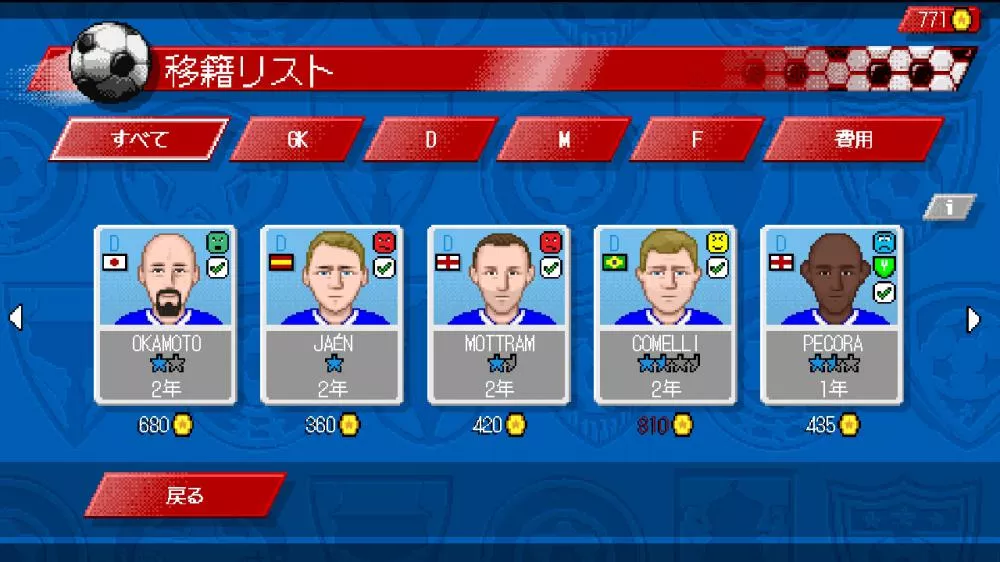The height and width of the screenshot is (562, 1000).
Task: Select the MOTTRAM player card
Action: (499, 314)
